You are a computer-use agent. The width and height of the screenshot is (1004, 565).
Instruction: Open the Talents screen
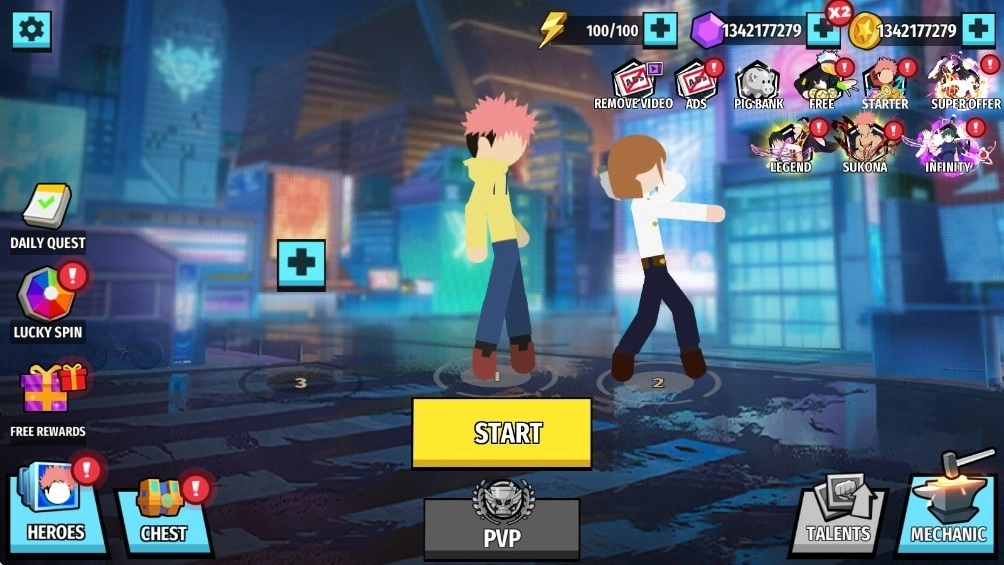[x=839, y=513]
